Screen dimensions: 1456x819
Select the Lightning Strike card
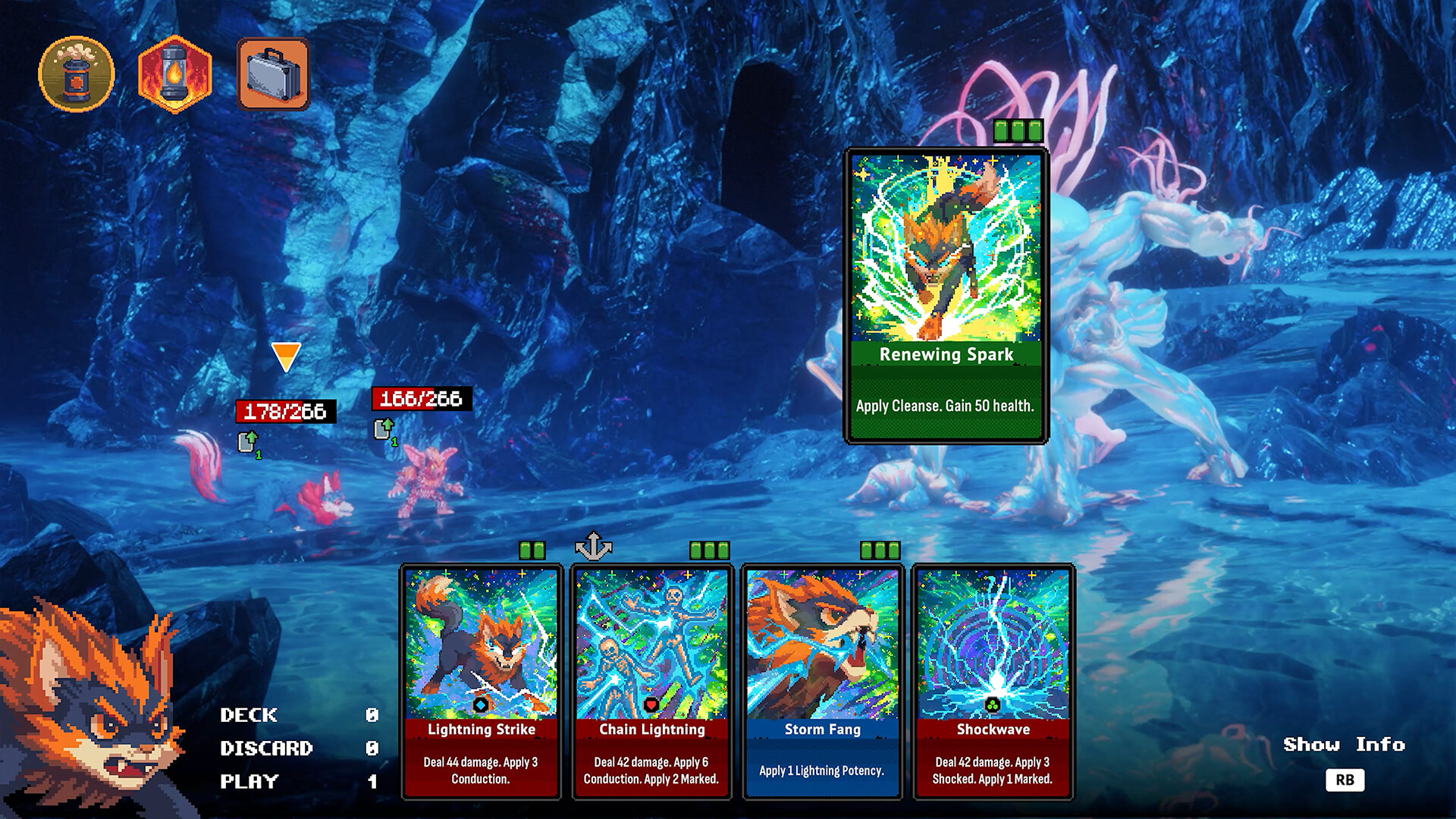[x=481, y=681]
